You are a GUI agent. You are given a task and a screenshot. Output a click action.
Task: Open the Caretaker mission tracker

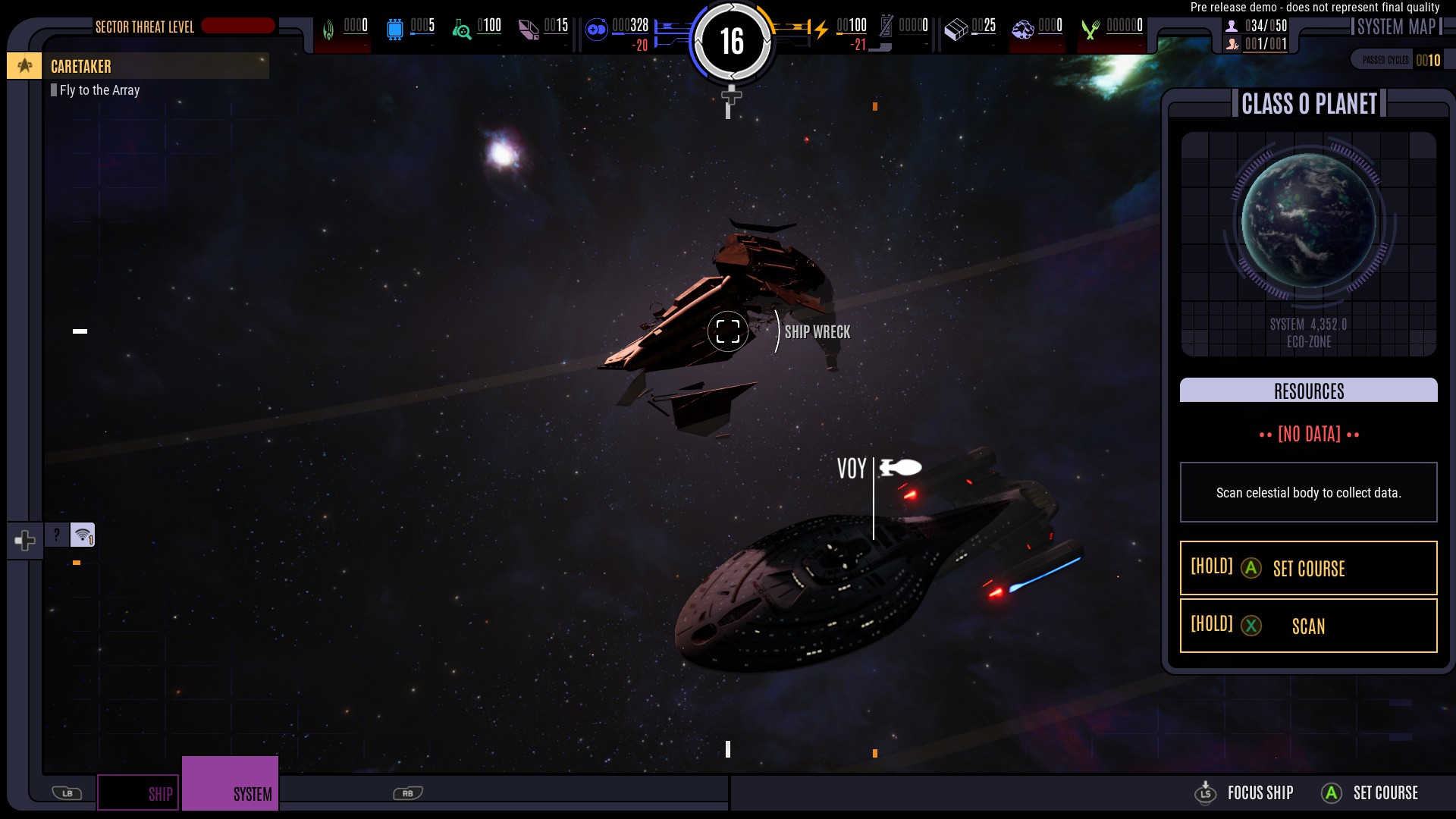[x=138, y=67]
